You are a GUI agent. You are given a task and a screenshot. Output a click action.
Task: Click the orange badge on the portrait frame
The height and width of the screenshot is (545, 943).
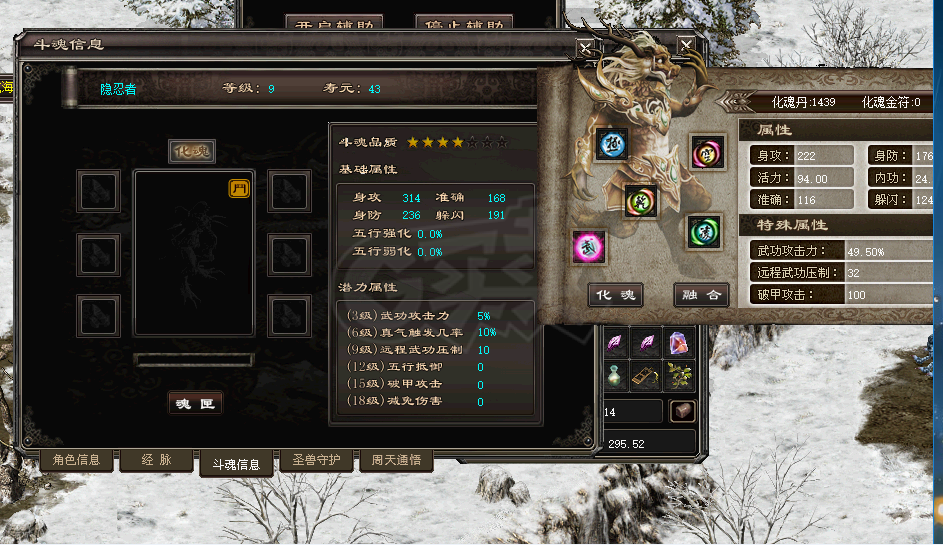click(239, 189)
